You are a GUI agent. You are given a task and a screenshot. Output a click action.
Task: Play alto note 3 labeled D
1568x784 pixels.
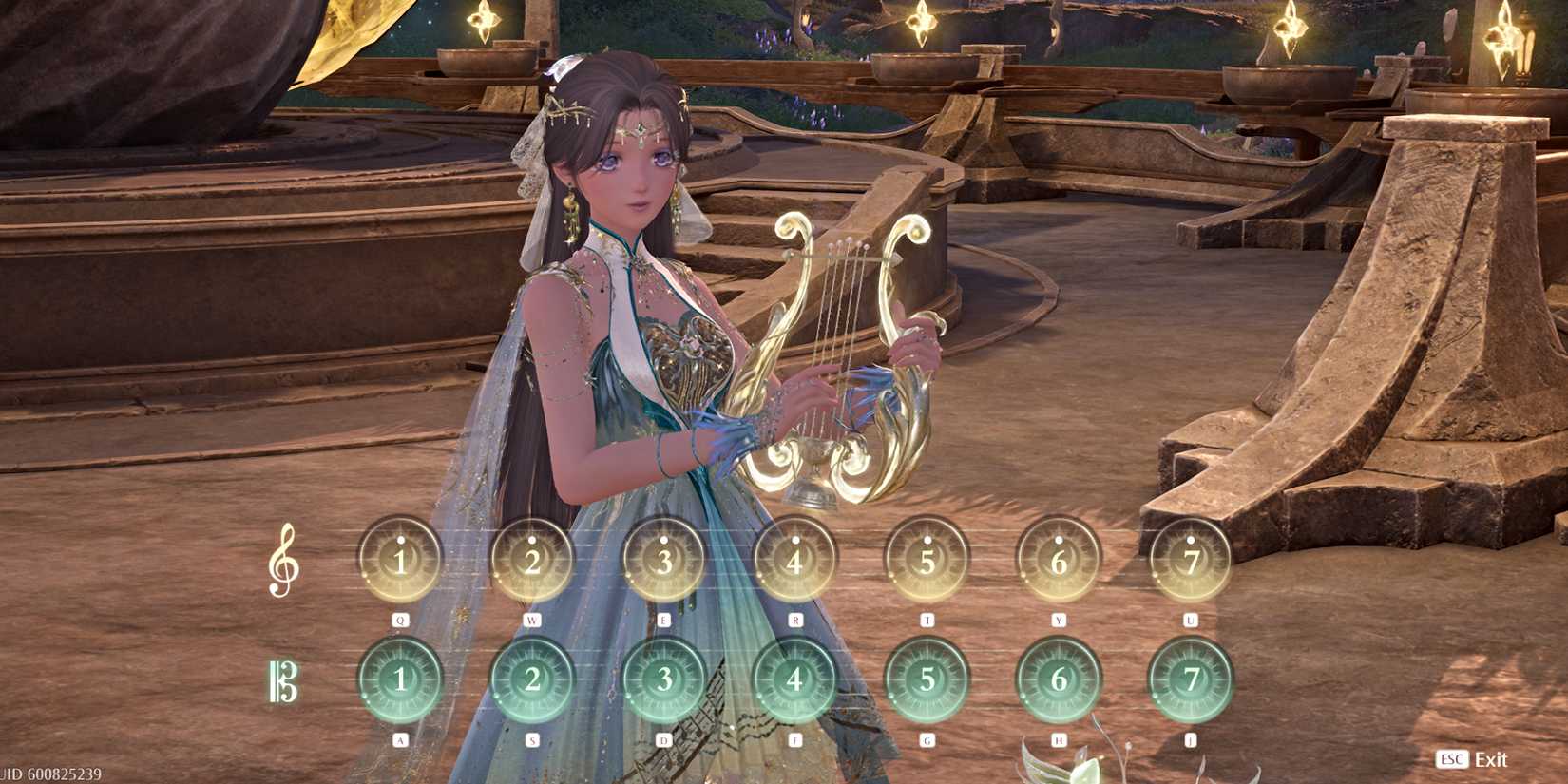click(x=662, y=679)
